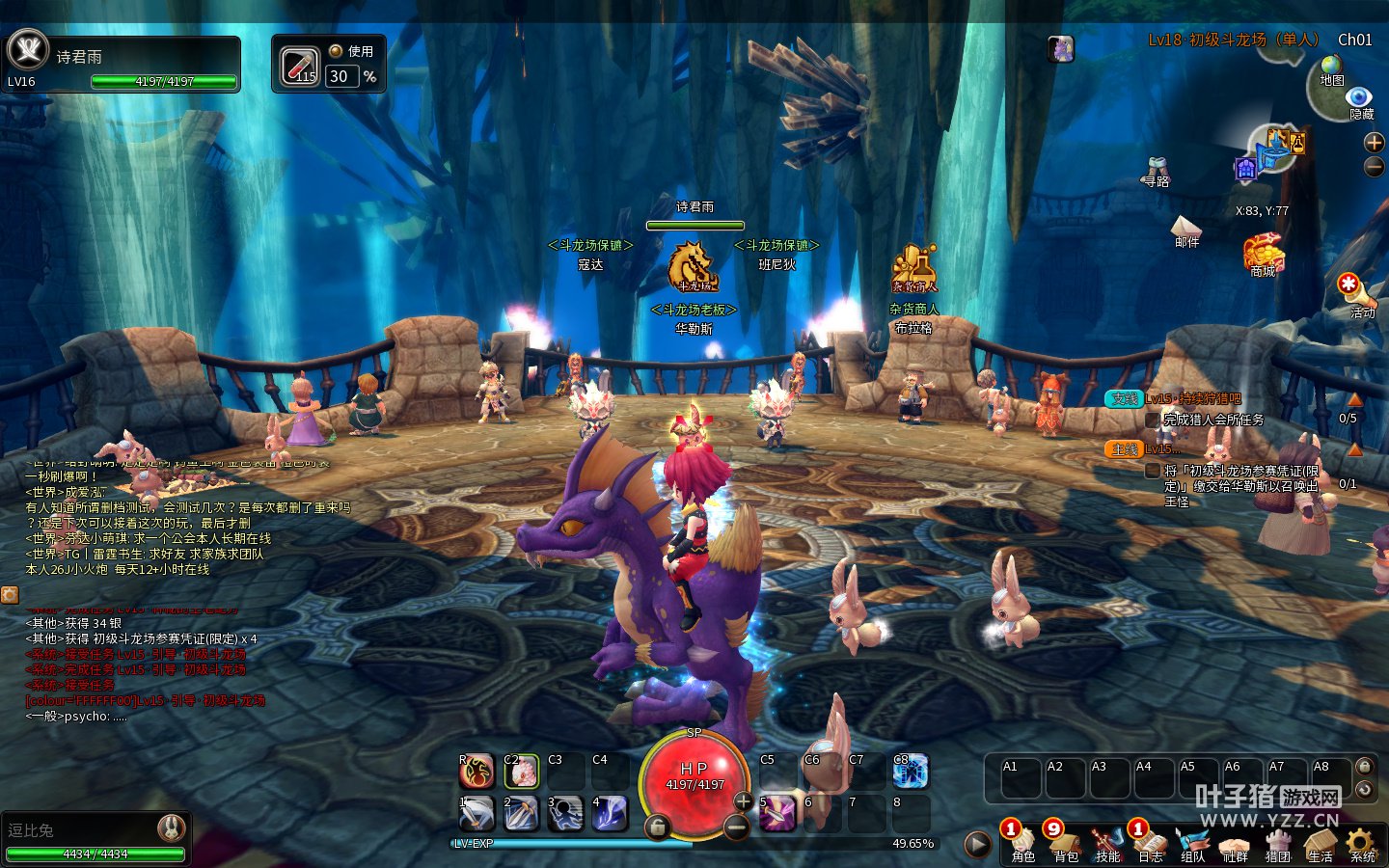Zoom in the minimap with plus button

tap(1375, 143)
